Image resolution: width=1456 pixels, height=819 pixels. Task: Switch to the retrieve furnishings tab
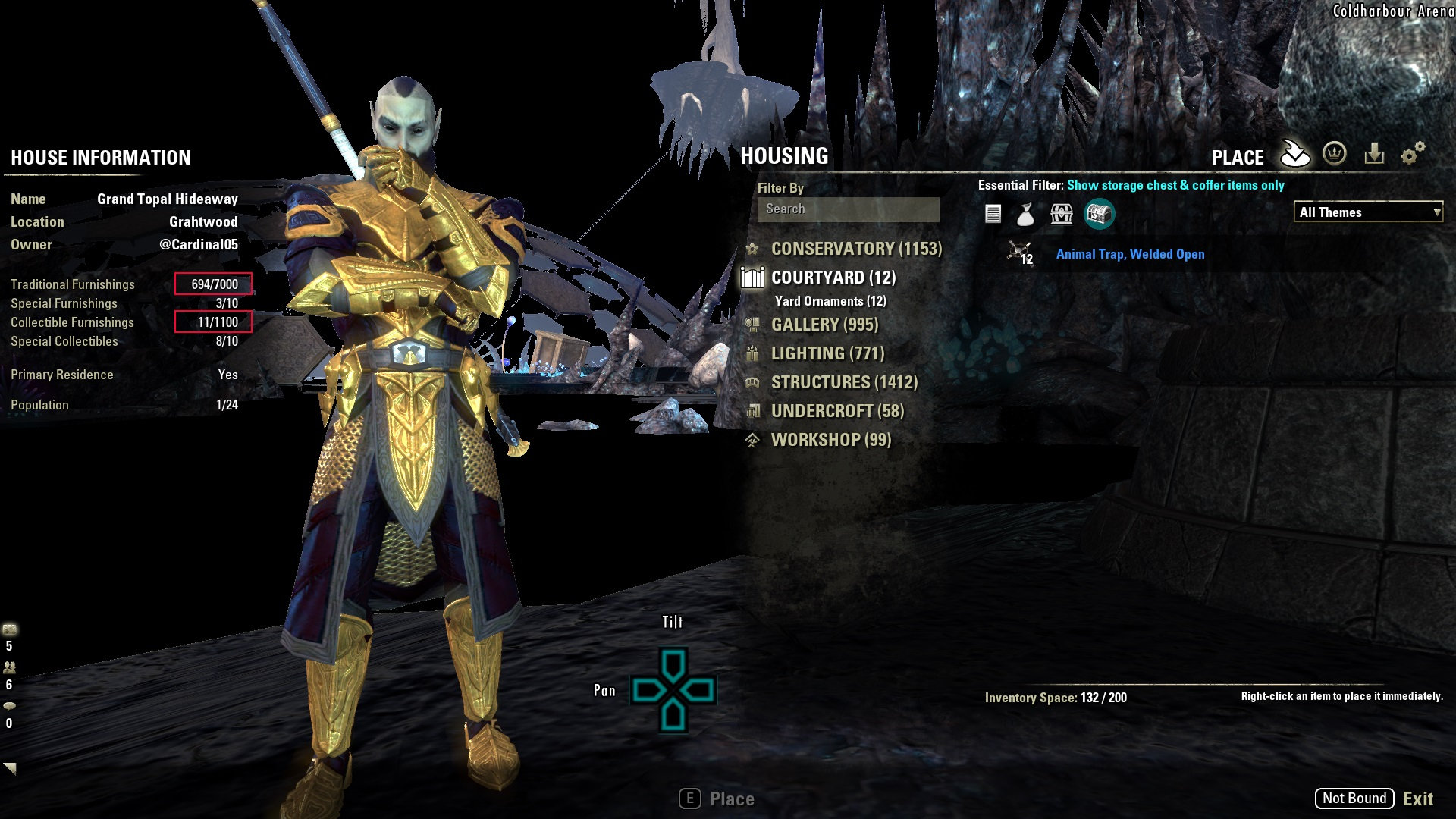(1374, 154)
